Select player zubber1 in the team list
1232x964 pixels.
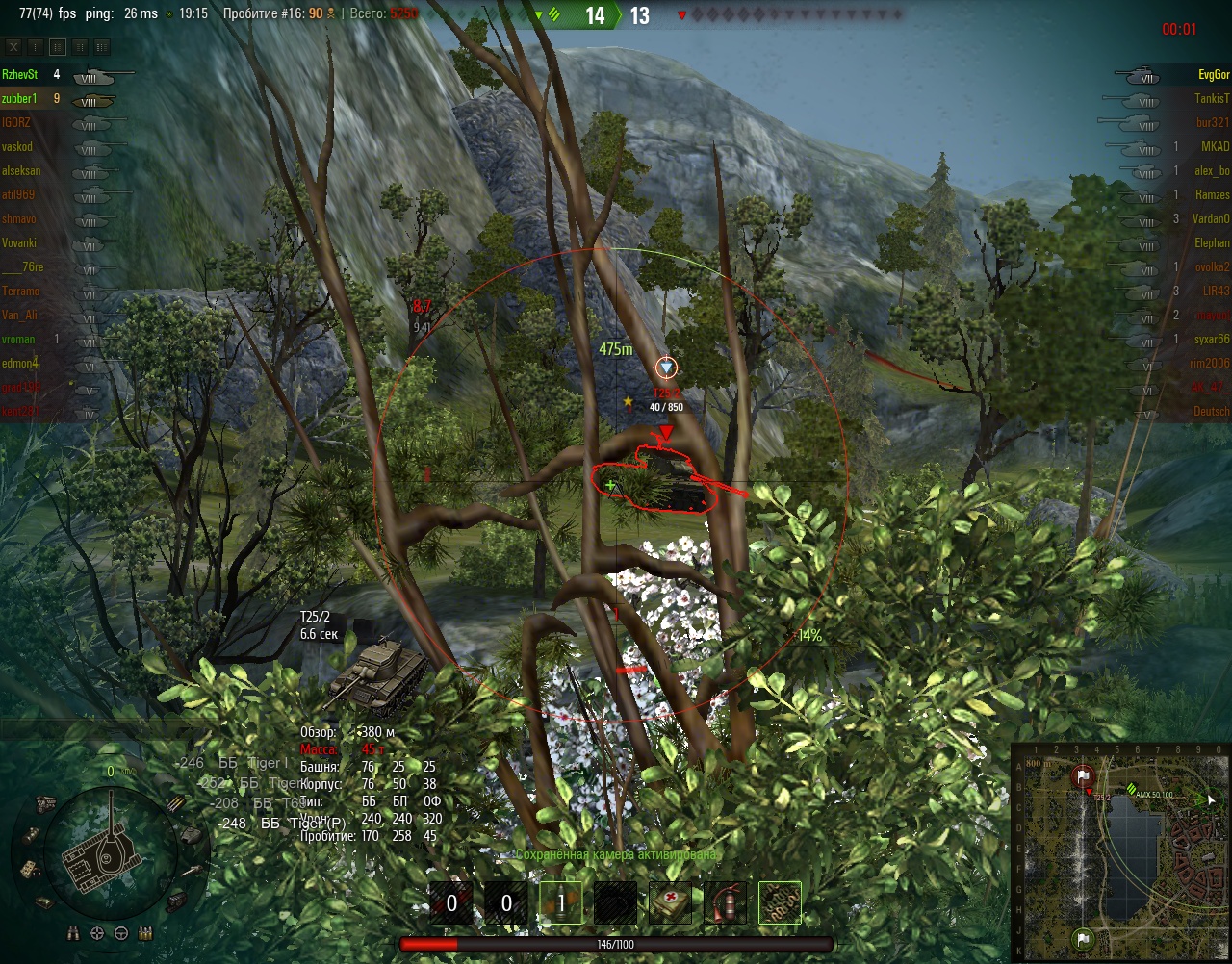tap(20, 98)
